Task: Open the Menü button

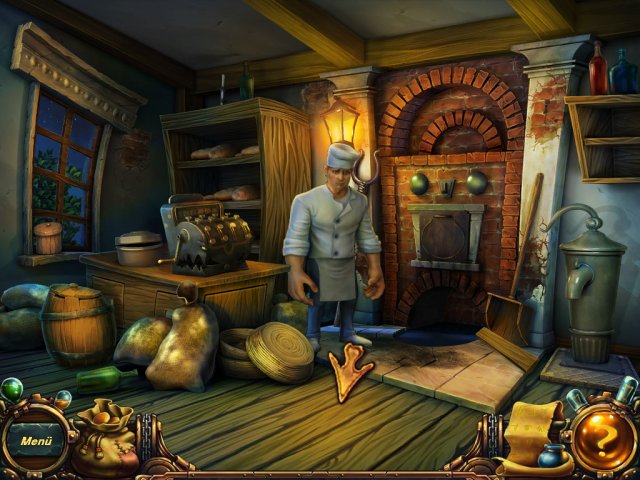Action: [x=36, y=439]
